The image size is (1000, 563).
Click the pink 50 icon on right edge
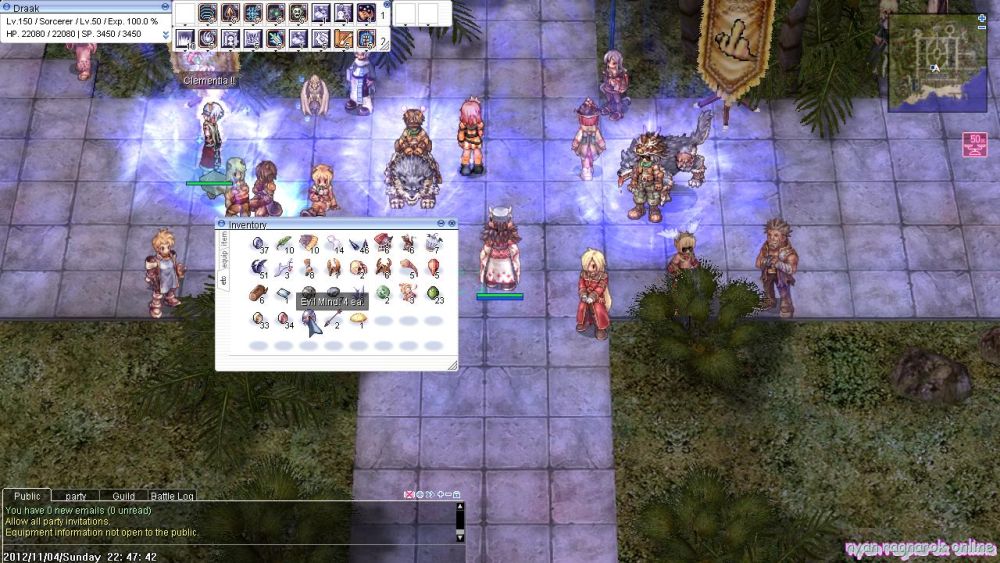coord(973,145)
